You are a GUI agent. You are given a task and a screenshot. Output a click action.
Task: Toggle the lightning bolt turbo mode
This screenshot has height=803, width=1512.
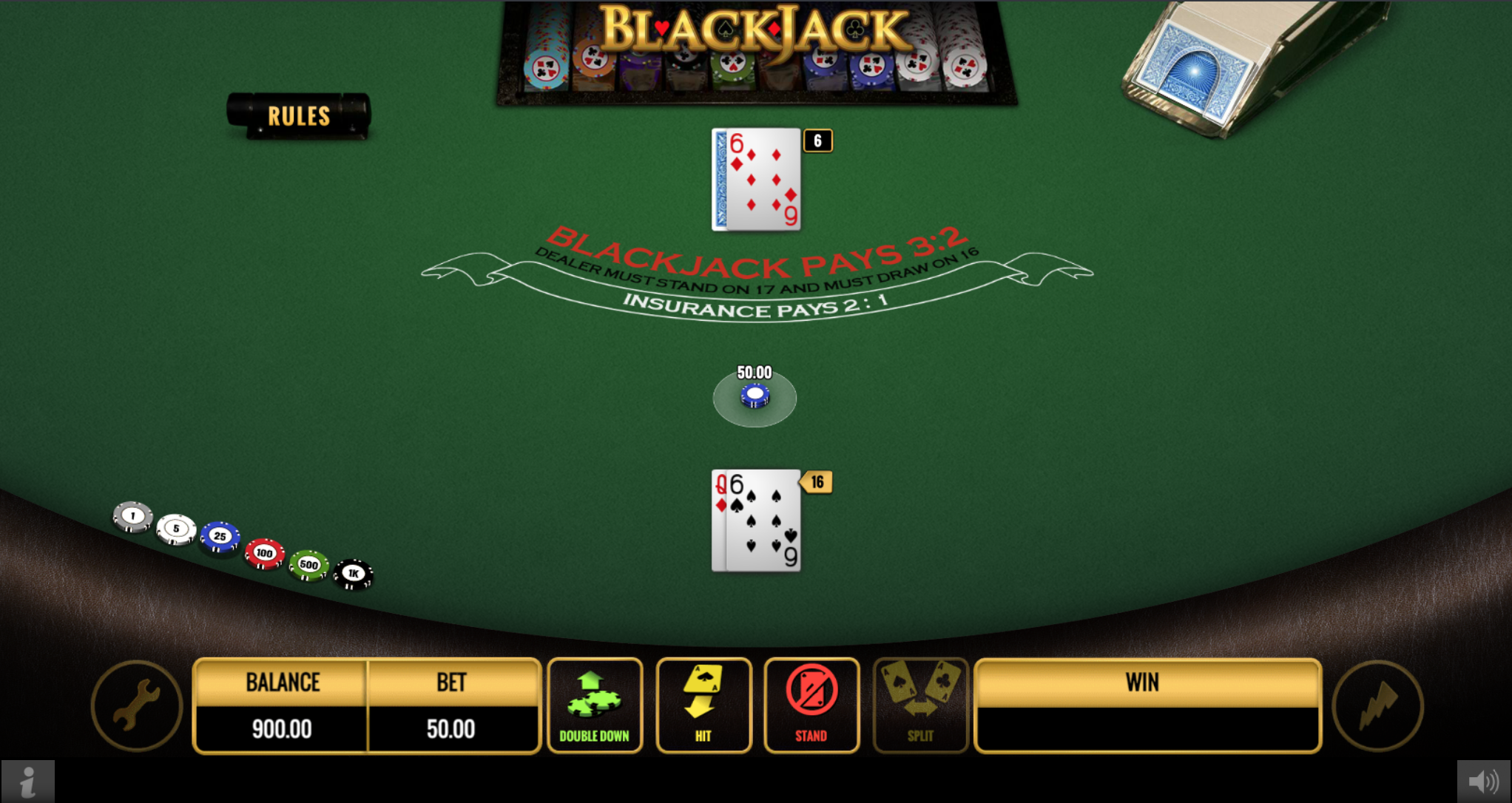pyautogui.click(x=1377, y=705)
